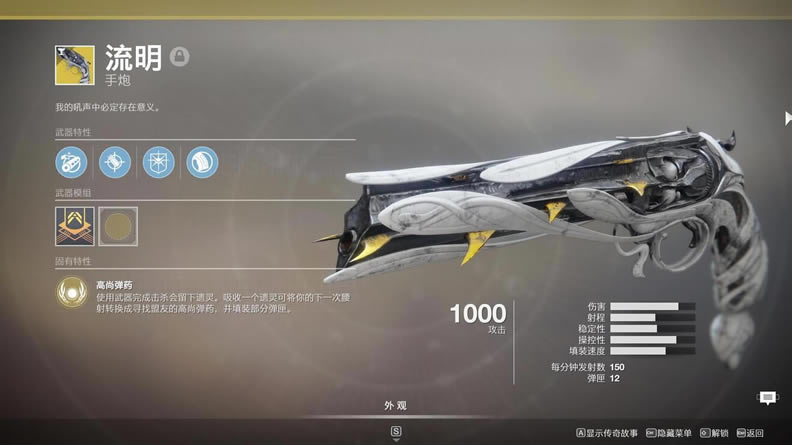Select the magazine rounds perk icon
Image resolution: width=792 pixels, height=445 pixels.
tap(115, 162)
